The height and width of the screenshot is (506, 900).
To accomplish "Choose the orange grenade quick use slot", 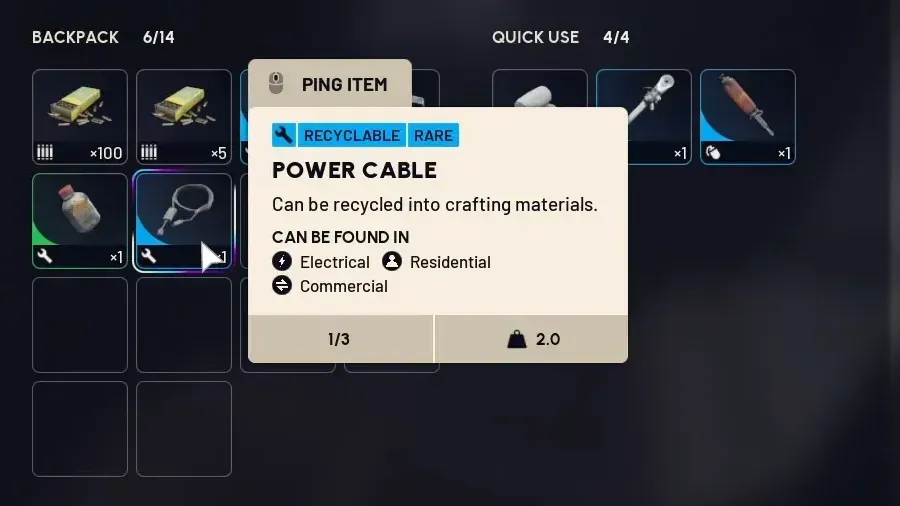I will (747, 116).
